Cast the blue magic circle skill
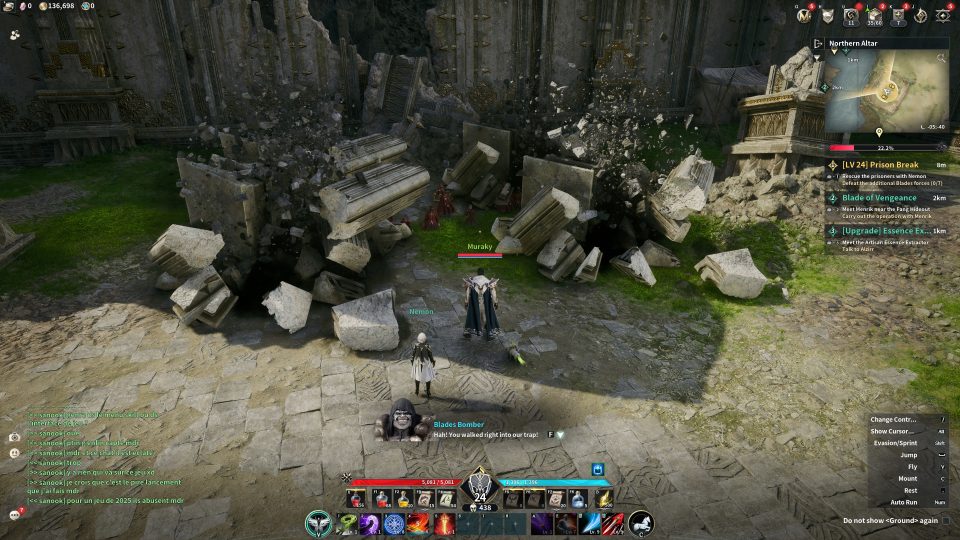The width and height of the screenshot is (960, 540). [x=394, y=523]
